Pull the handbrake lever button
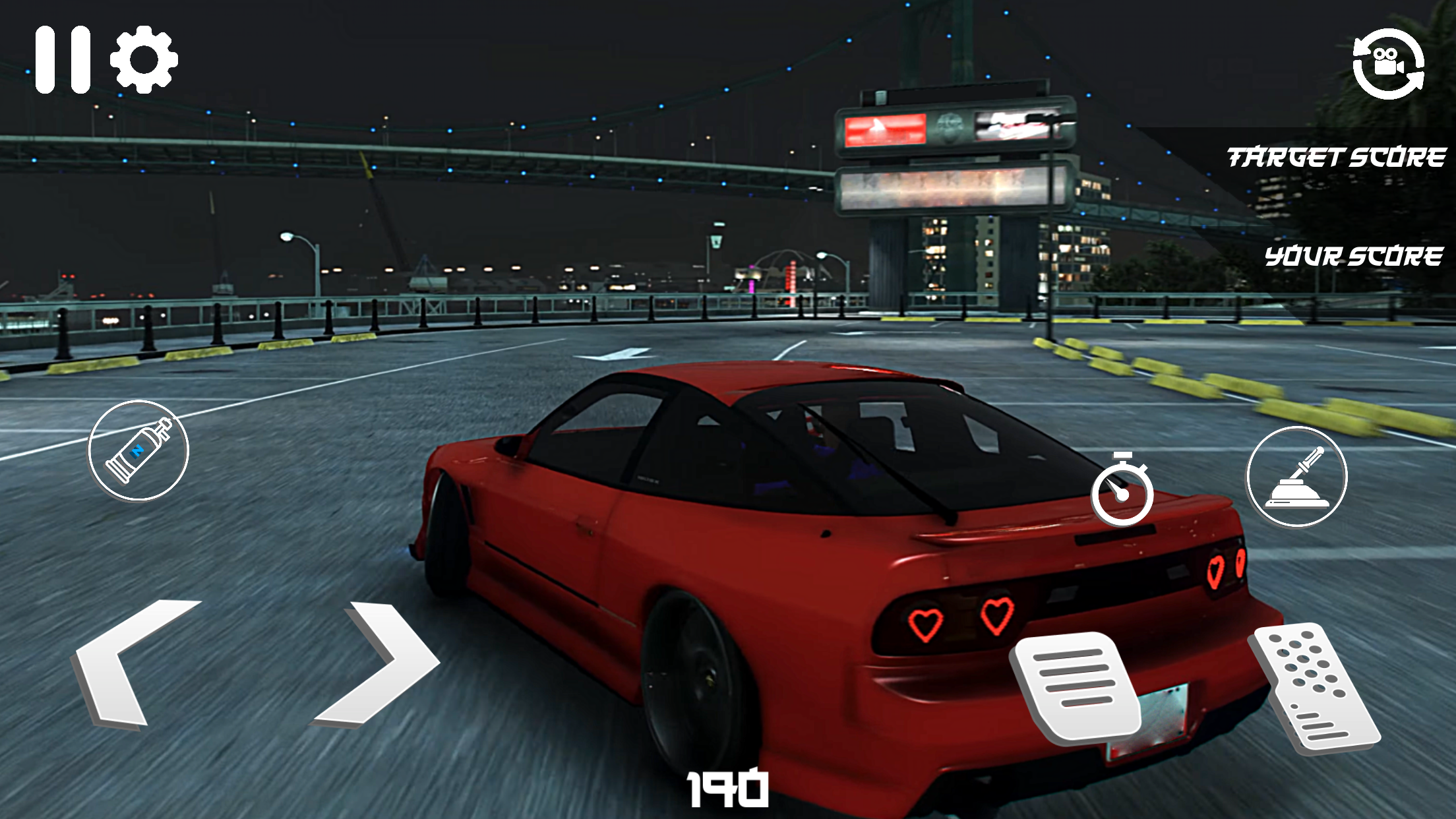 click(1296, 477)
